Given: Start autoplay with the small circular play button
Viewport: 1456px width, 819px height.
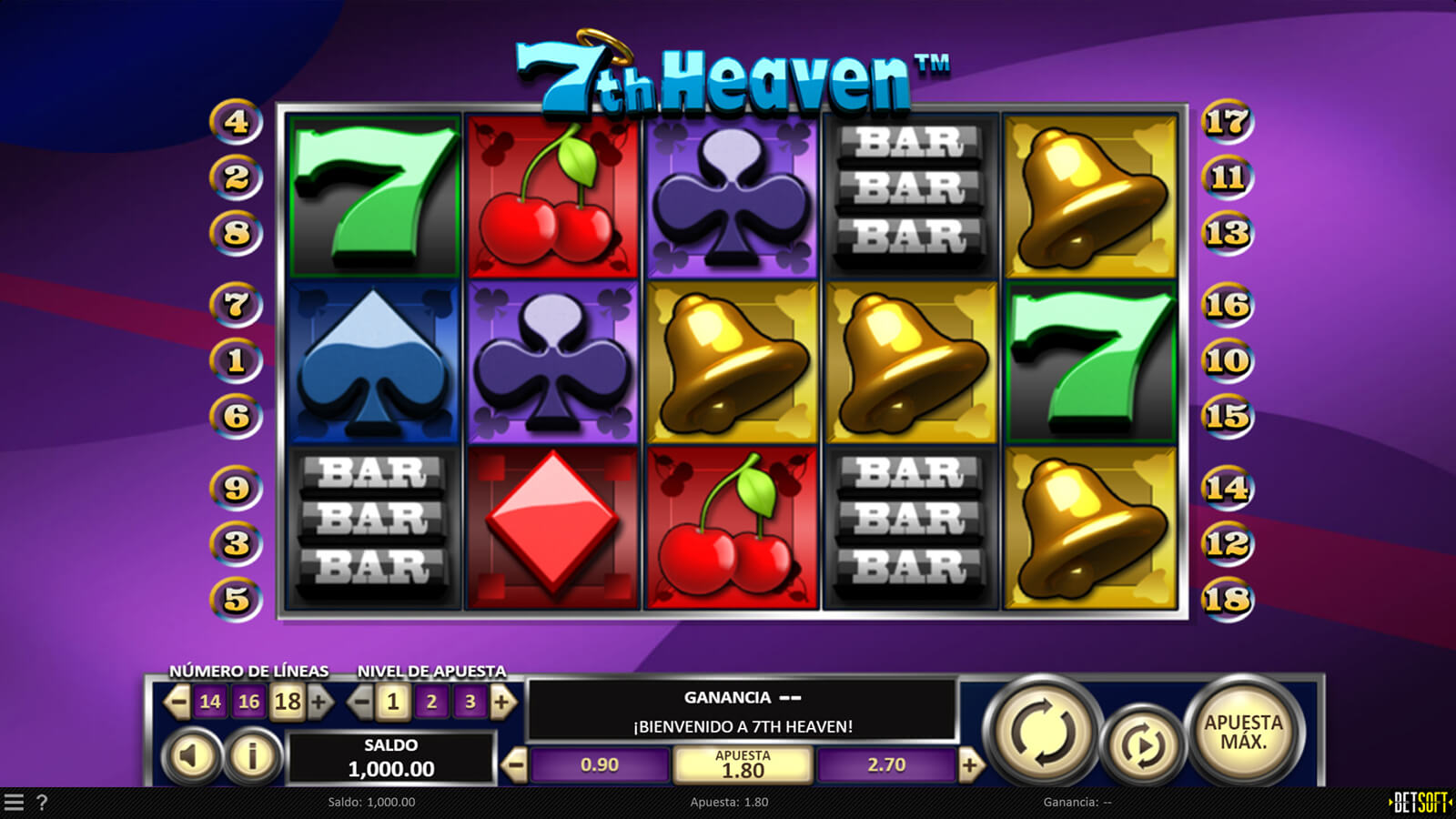Looking at the screenshot, I should click(1141, 745).
